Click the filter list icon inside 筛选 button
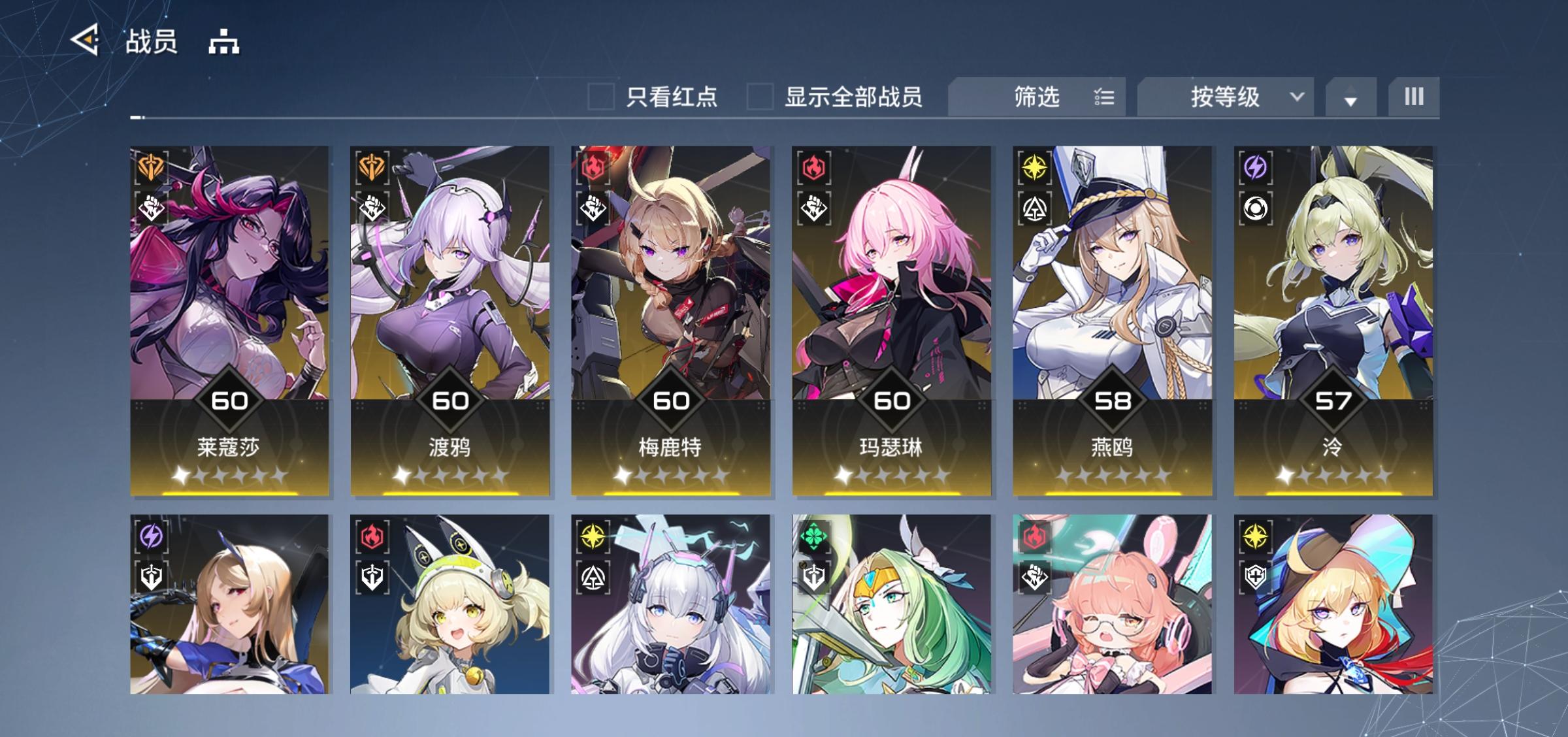This screenshot has width=1568, height=737. [x=1104, y=97]
